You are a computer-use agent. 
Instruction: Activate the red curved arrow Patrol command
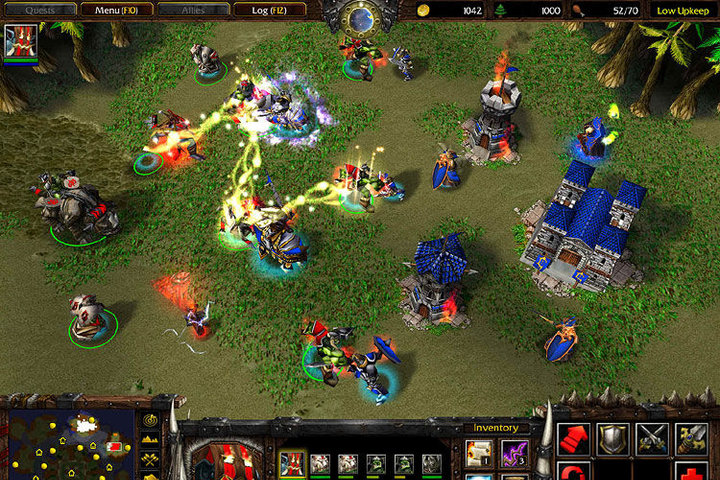[x=573, y=471]
